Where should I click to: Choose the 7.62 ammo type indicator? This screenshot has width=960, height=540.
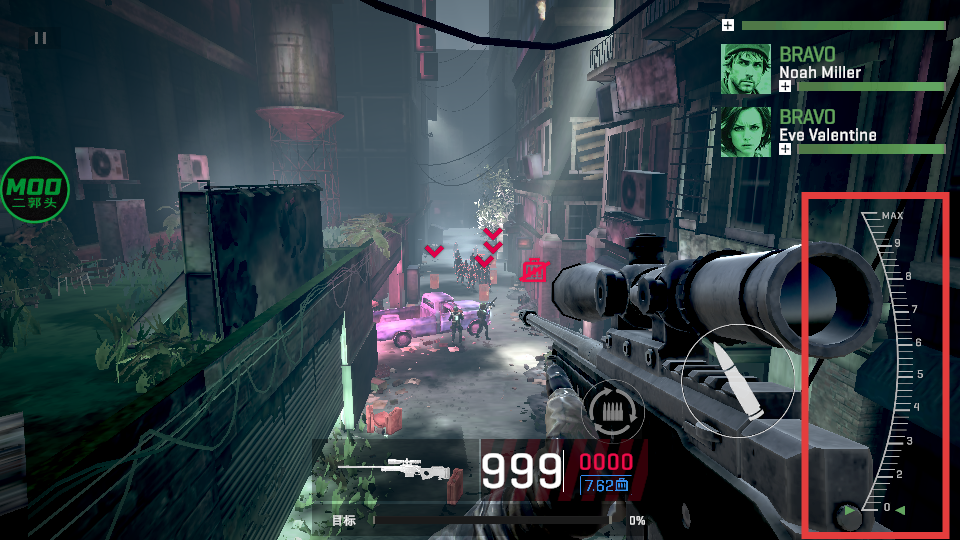click(605, 486)
